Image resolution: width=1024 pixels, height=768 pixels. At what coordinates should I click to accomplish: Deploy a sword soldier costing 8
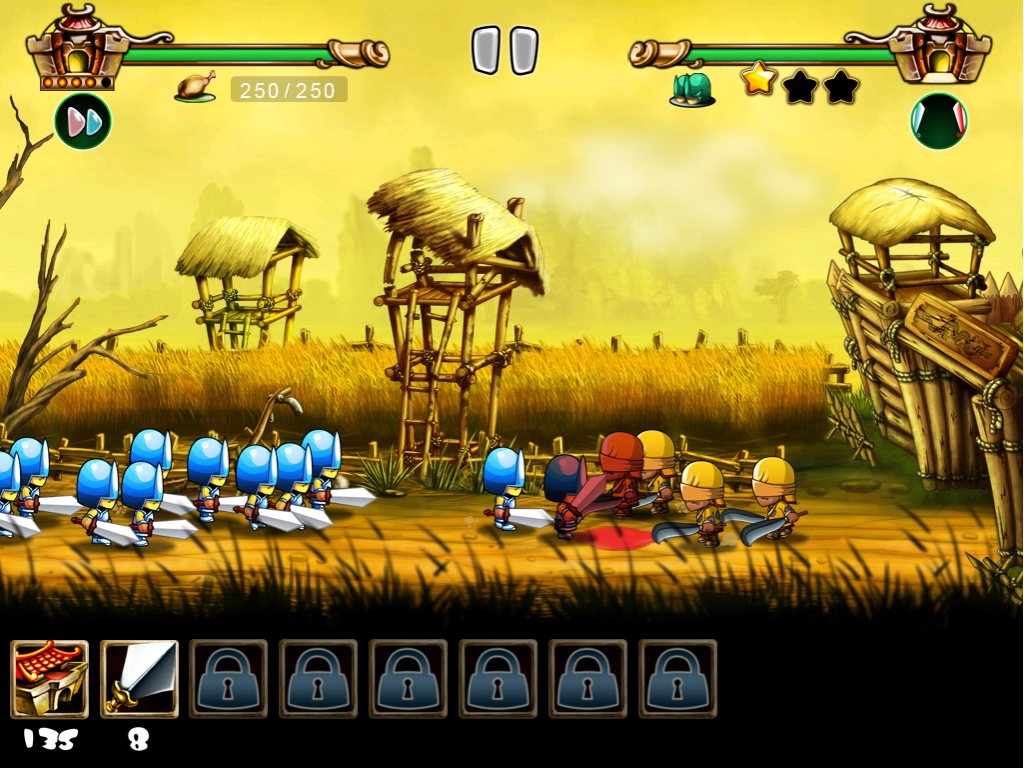tap(140, 679)
